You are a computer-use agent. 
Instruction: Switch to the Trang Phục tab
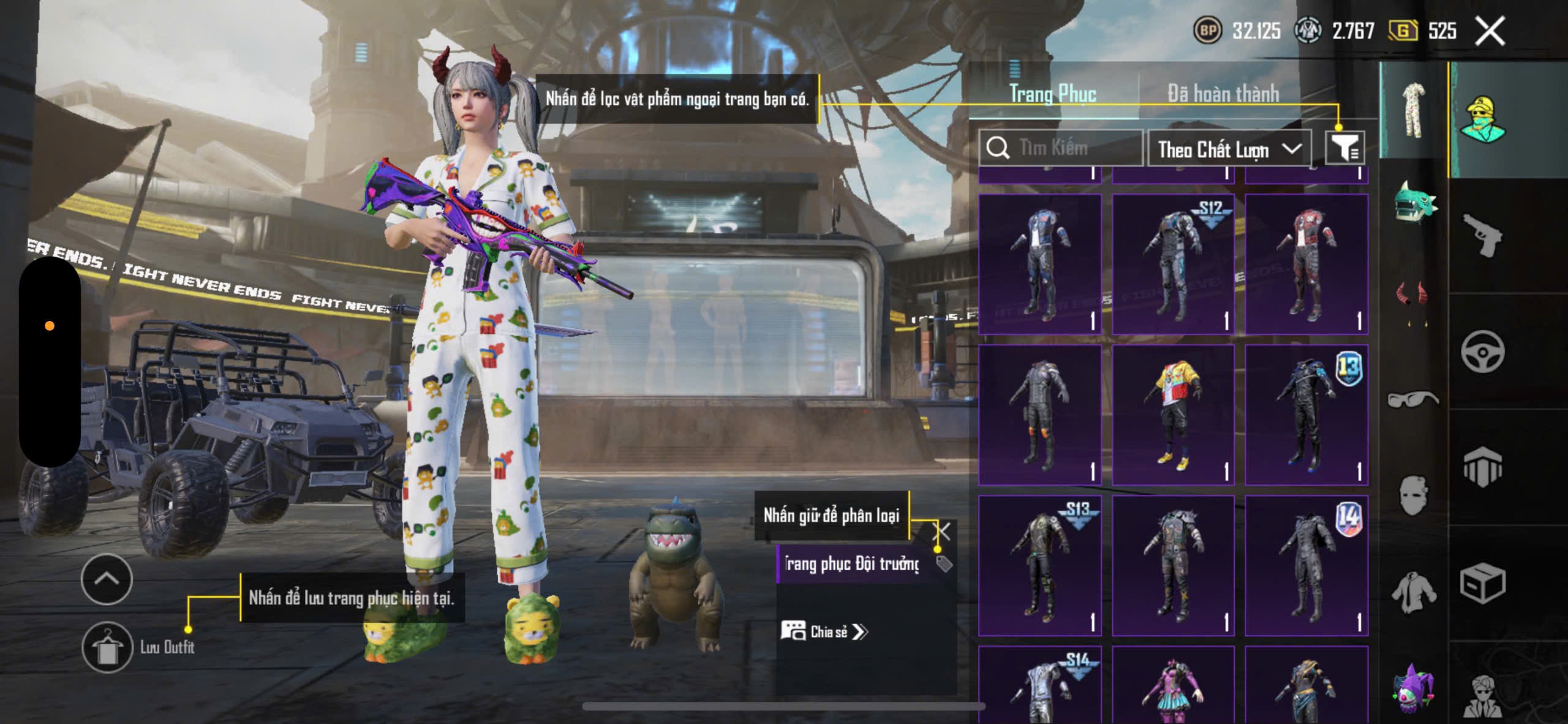click(1052, 94)
